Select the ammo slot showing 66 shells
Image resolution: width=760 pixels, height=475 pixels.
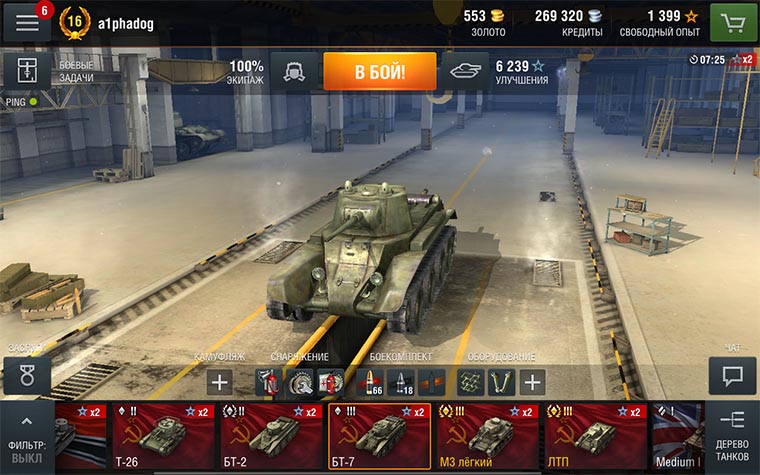point(369,381)
